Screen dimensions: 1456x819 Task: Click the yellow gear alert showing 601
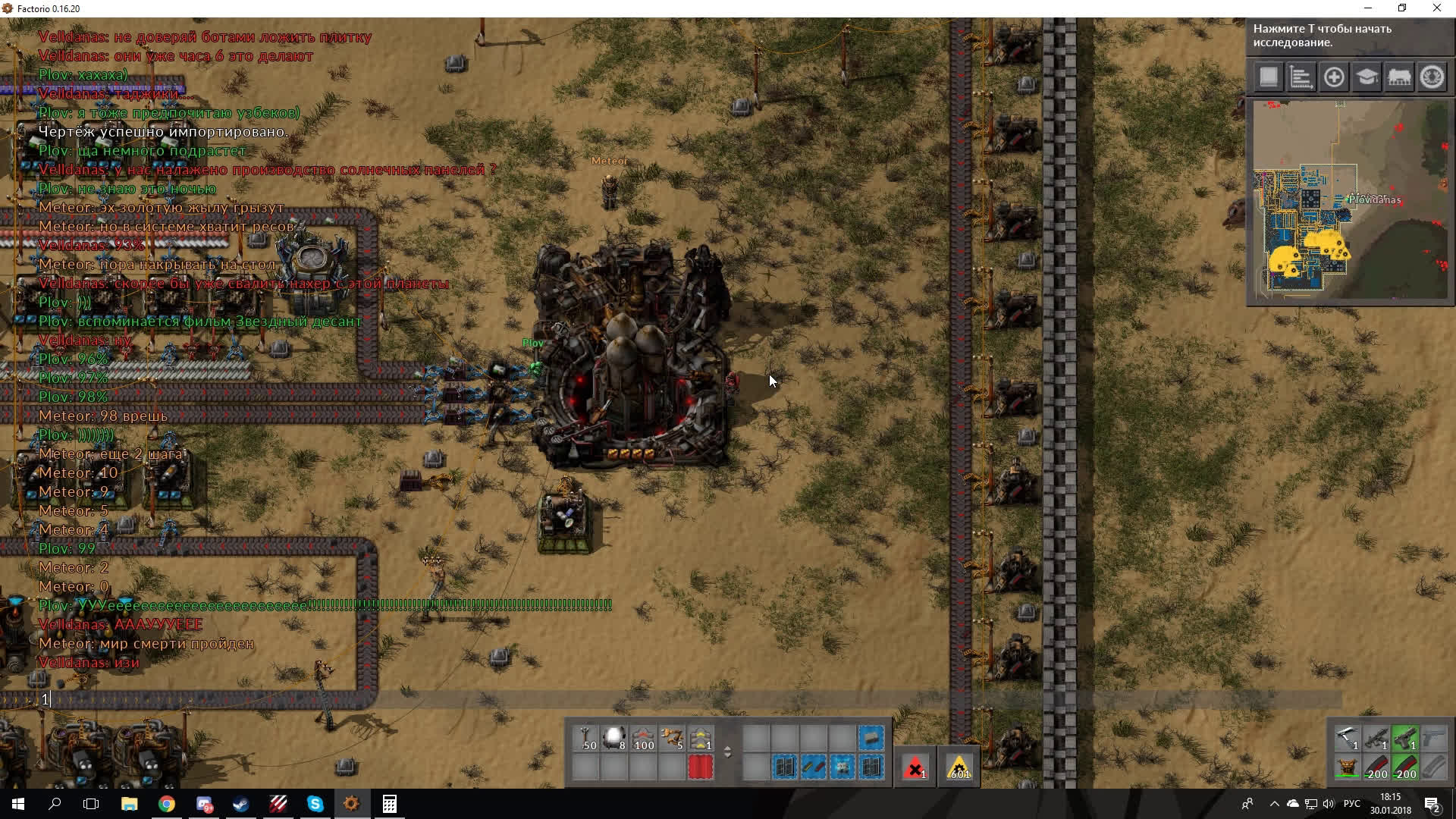(x=959, y=767)
